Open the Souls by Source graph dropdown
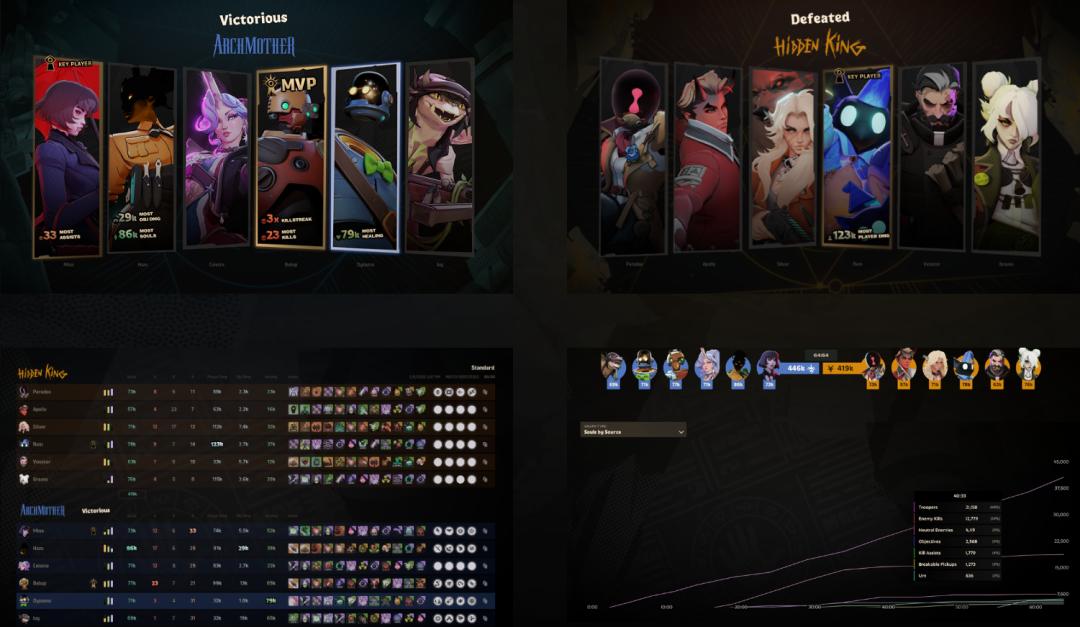The height and width of the screenshot is (627, 1080). 633,431
